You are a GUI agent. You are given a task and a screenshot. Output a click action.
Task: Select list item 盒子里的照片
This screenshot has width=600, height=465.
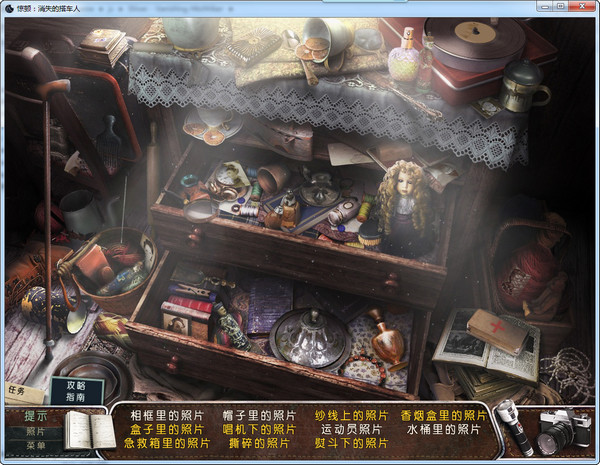(167, 429)
